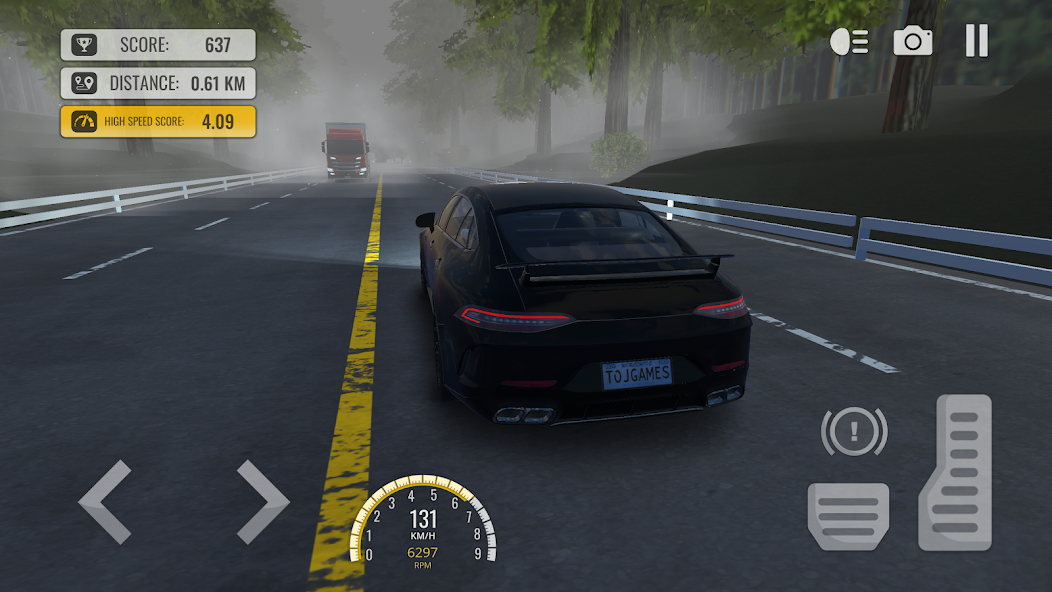
Task: Steer left with the left arrow
Action: pyautogui.click(x=105, y=502)
